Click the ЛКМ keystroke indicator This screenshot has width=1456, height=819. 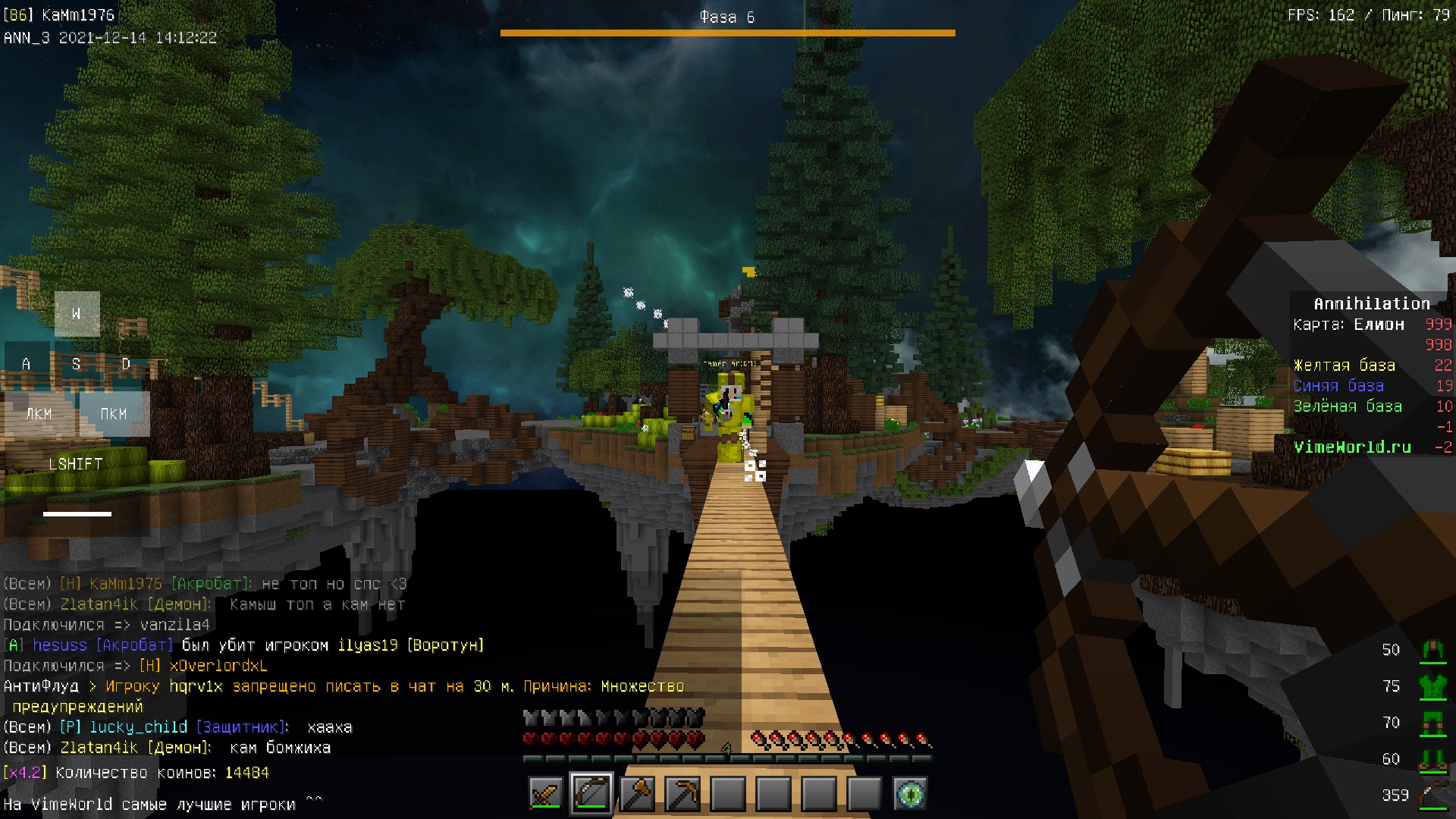coord(39,414)
